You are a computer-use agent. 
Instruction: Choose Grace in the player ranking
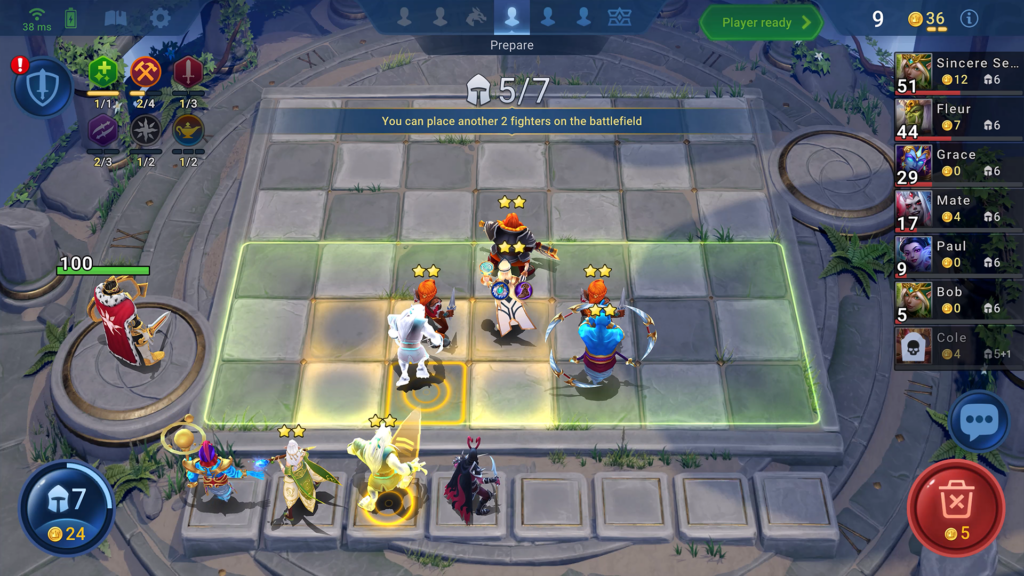pyautogui.click(x=958, y=164)
